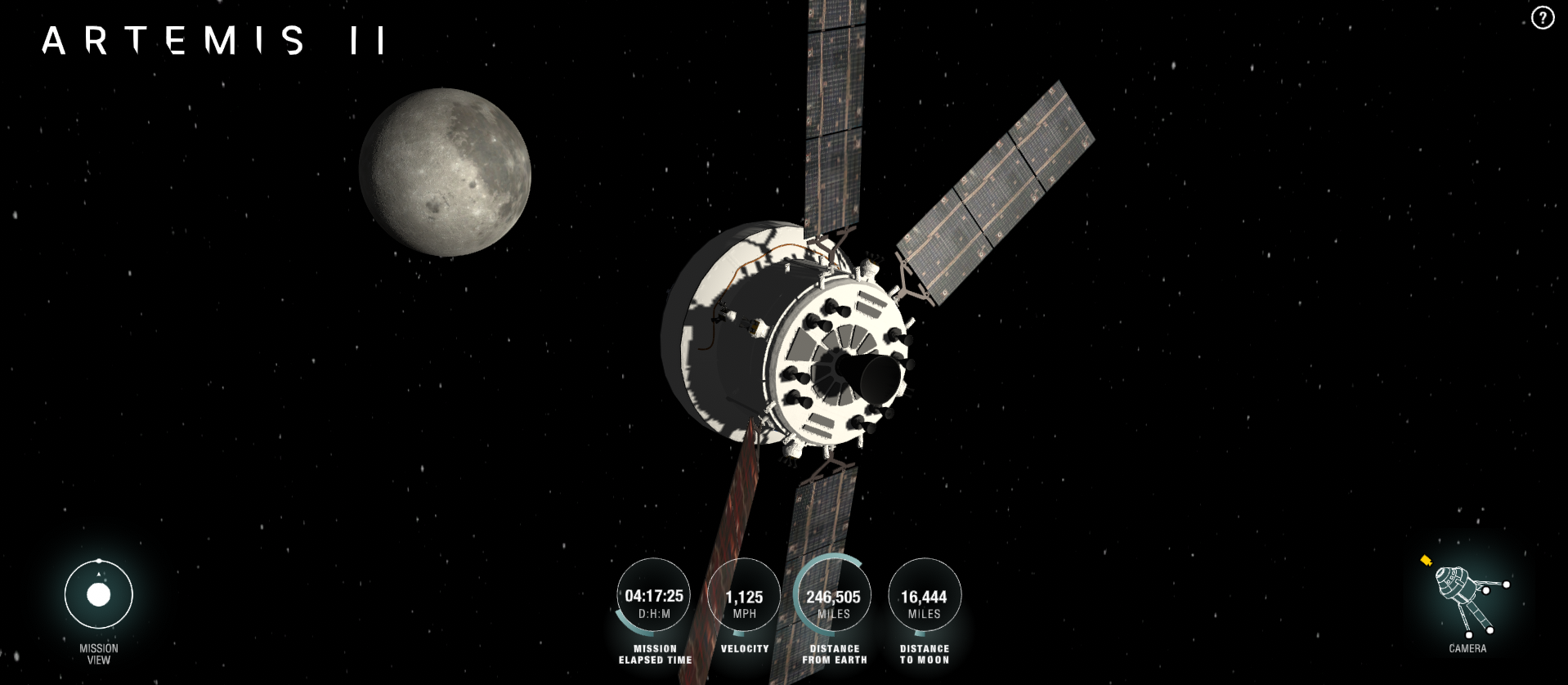Viewport: 1568px width, 685px height.
Task: Switch to Mission View
Action: 99,595
